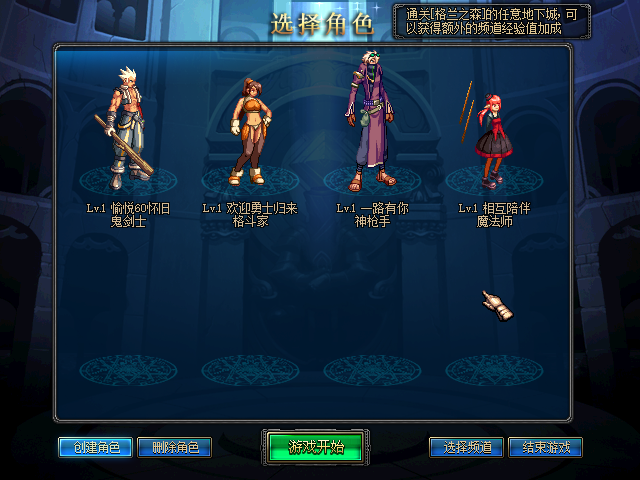Image resolution: width=640 pixels, height=480 pixels.
Task: Start the game with 游戏开始 button
Action: pyautogui.click(x=316, y=447)
